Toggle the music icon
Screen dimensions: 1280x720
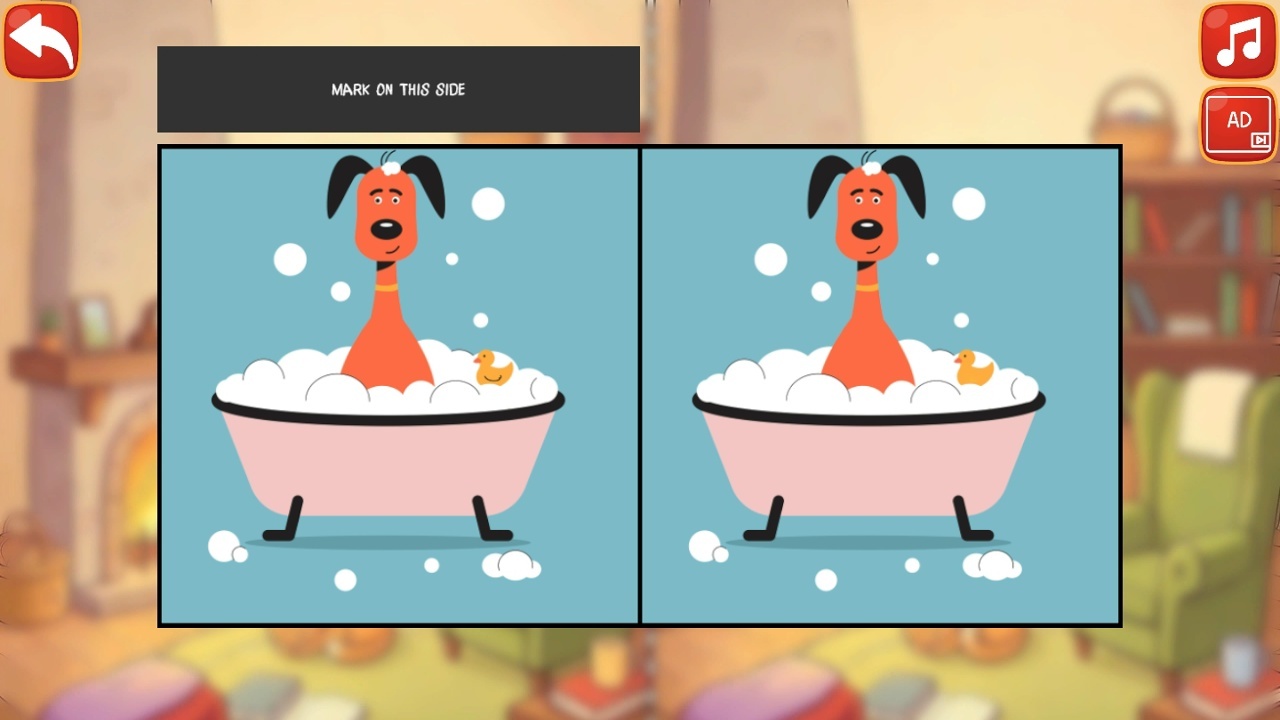tap(1237, 42)
